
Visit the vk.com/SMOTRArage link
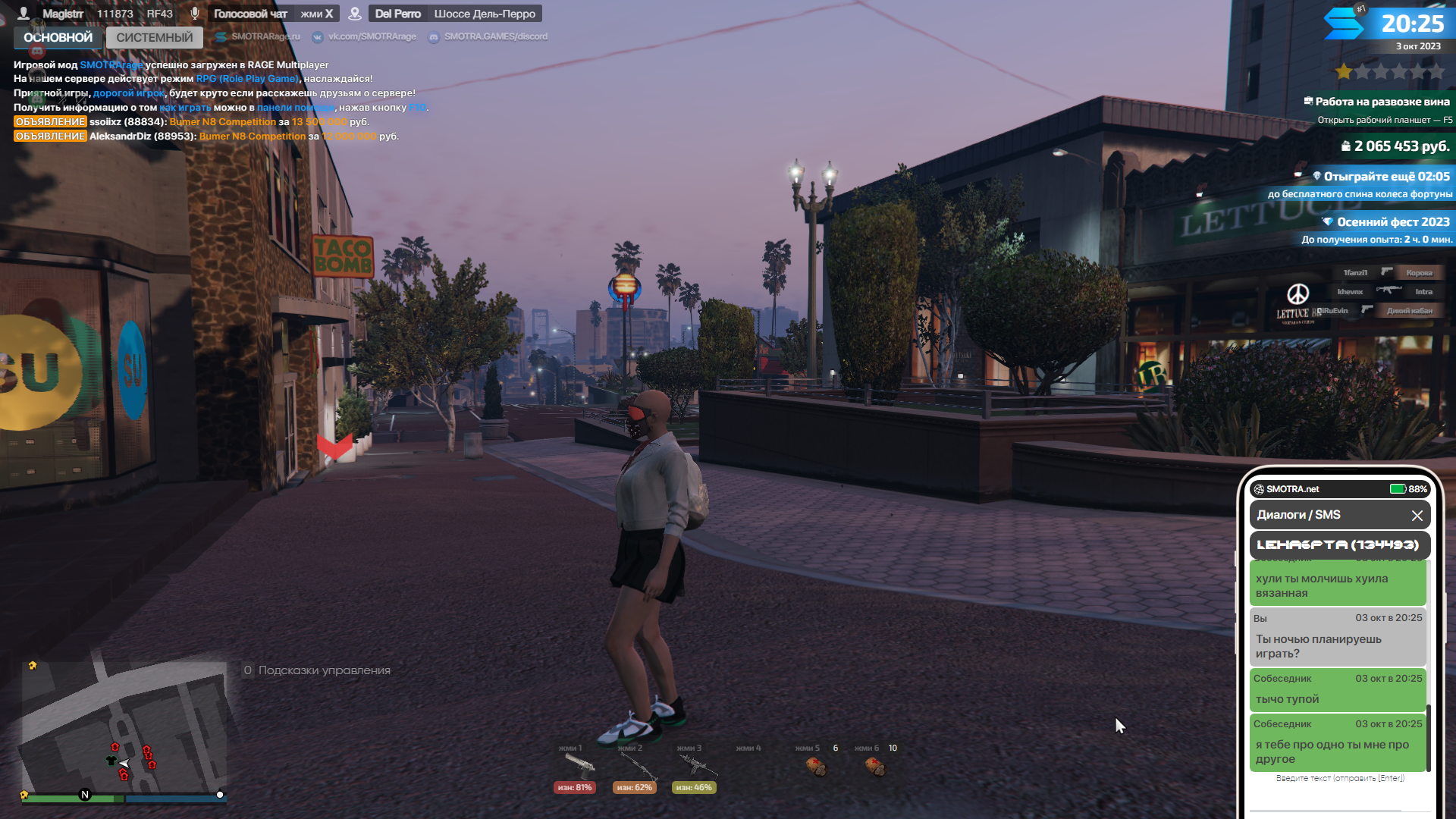[x=371, y=36]
